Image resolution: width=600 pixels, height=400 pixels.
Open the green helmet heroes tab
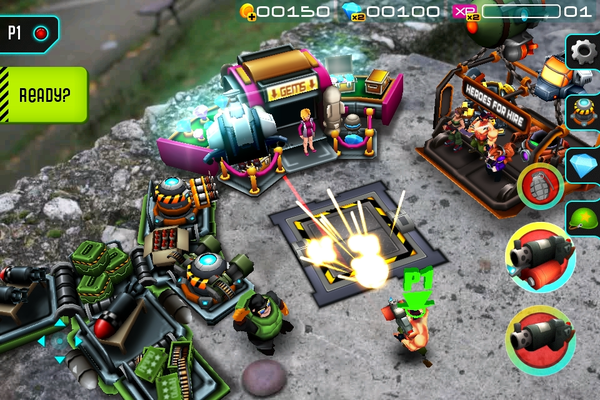click(x=584, y=216)
